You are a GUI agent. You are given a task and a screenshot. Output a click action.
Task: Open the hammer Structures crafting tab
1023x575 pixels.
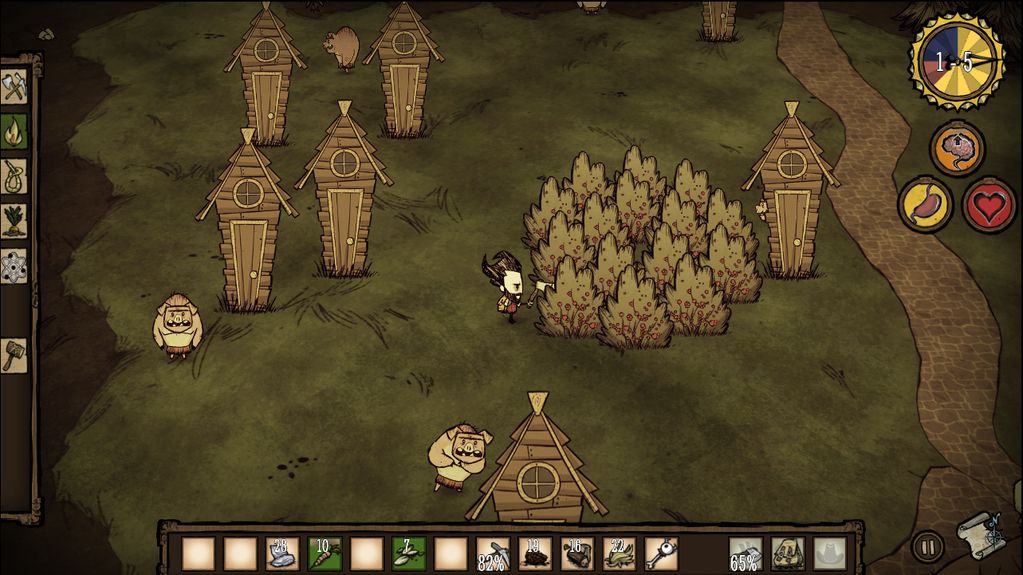pyautogui.click(x=14, y=354)
